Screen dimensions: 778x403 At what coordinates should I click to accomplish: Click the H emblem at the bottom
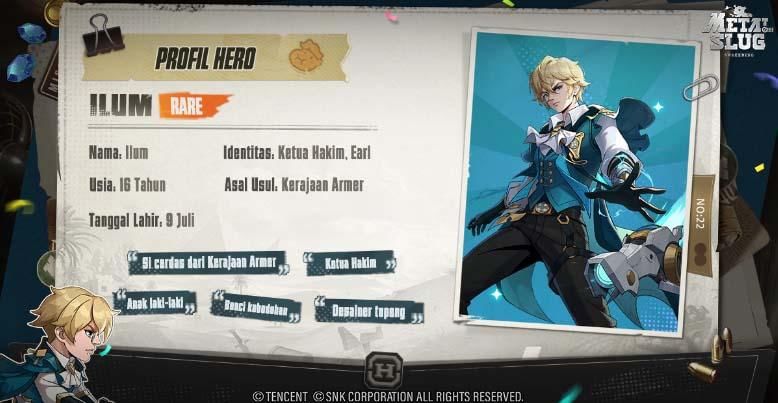point(385,367)
